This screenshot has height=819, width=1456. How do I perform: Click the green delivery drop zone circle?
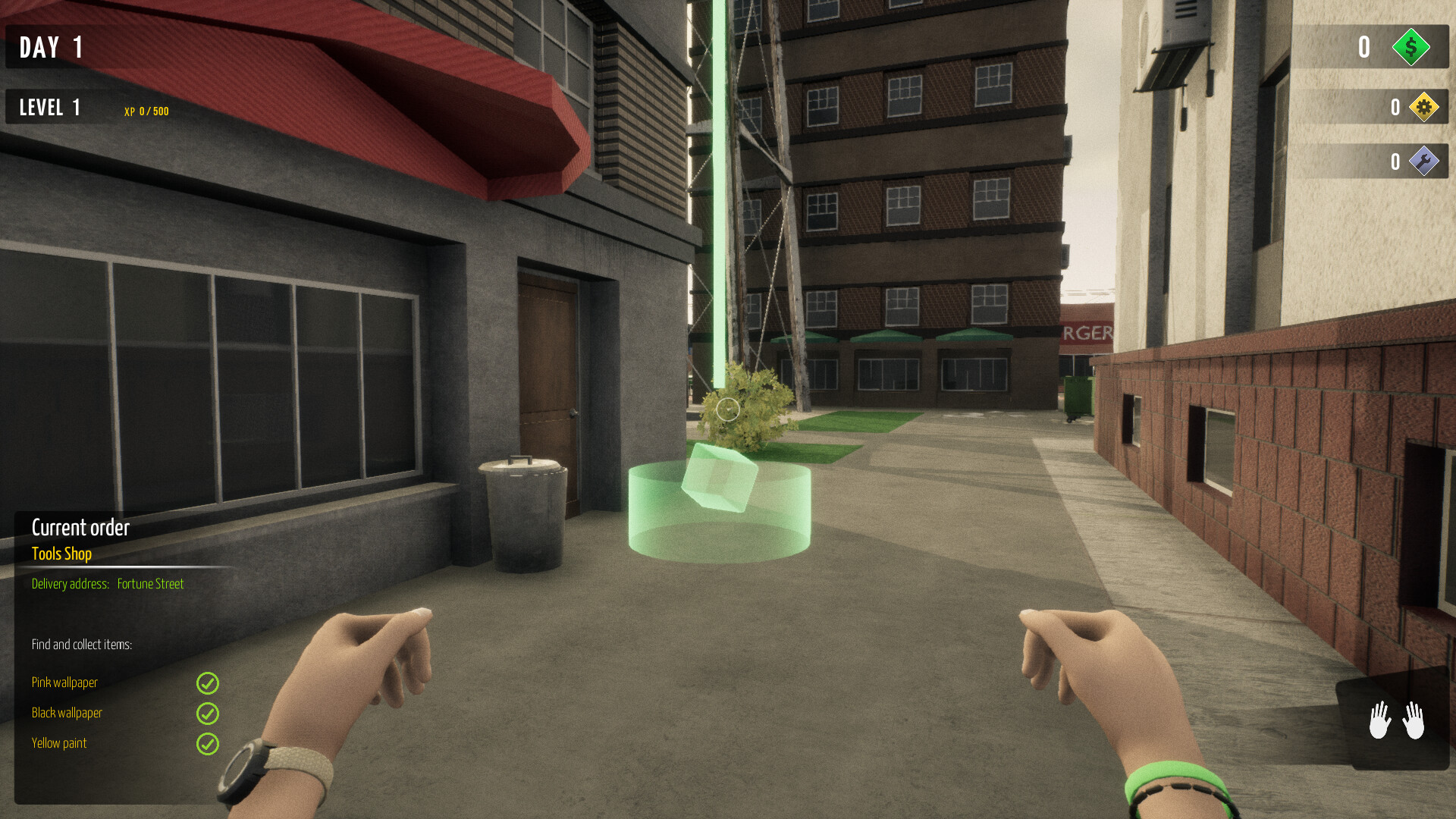719,531
